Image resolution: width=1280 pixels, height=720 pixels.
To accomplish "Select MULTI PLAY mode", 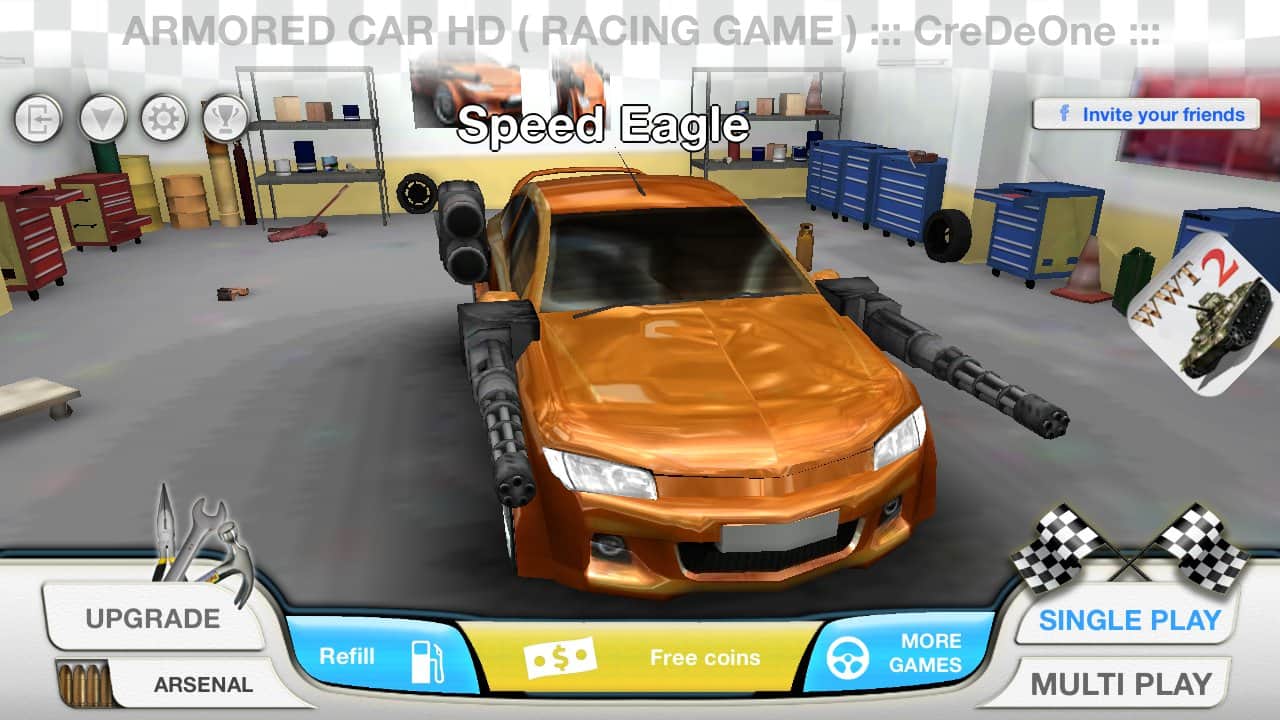I will click(1123, 684).
